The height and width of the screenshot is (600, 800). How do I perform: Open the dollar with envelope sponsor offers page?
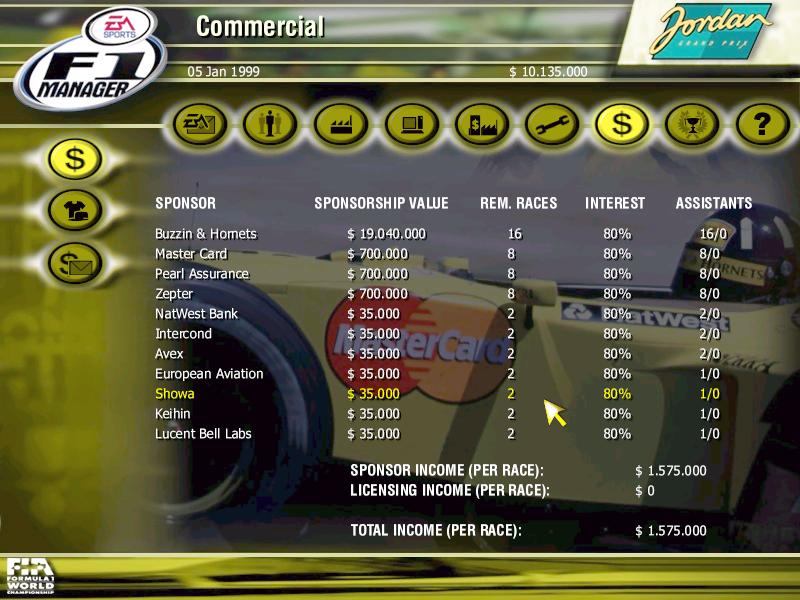click(x=77, y=263)
